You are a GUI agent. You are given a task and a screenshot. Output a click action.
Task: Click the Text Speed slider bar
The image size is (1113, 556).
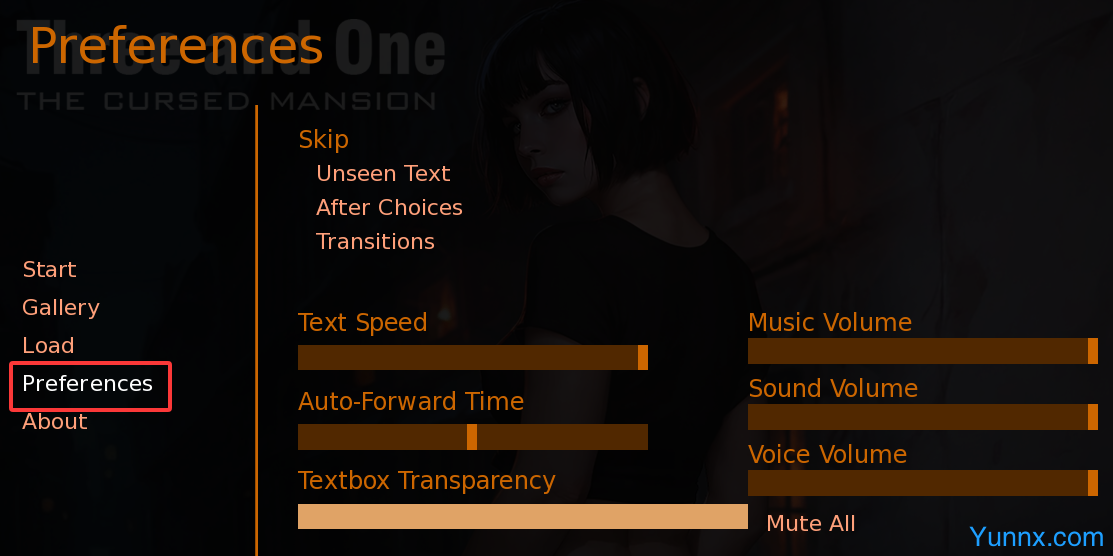point(472,358)
